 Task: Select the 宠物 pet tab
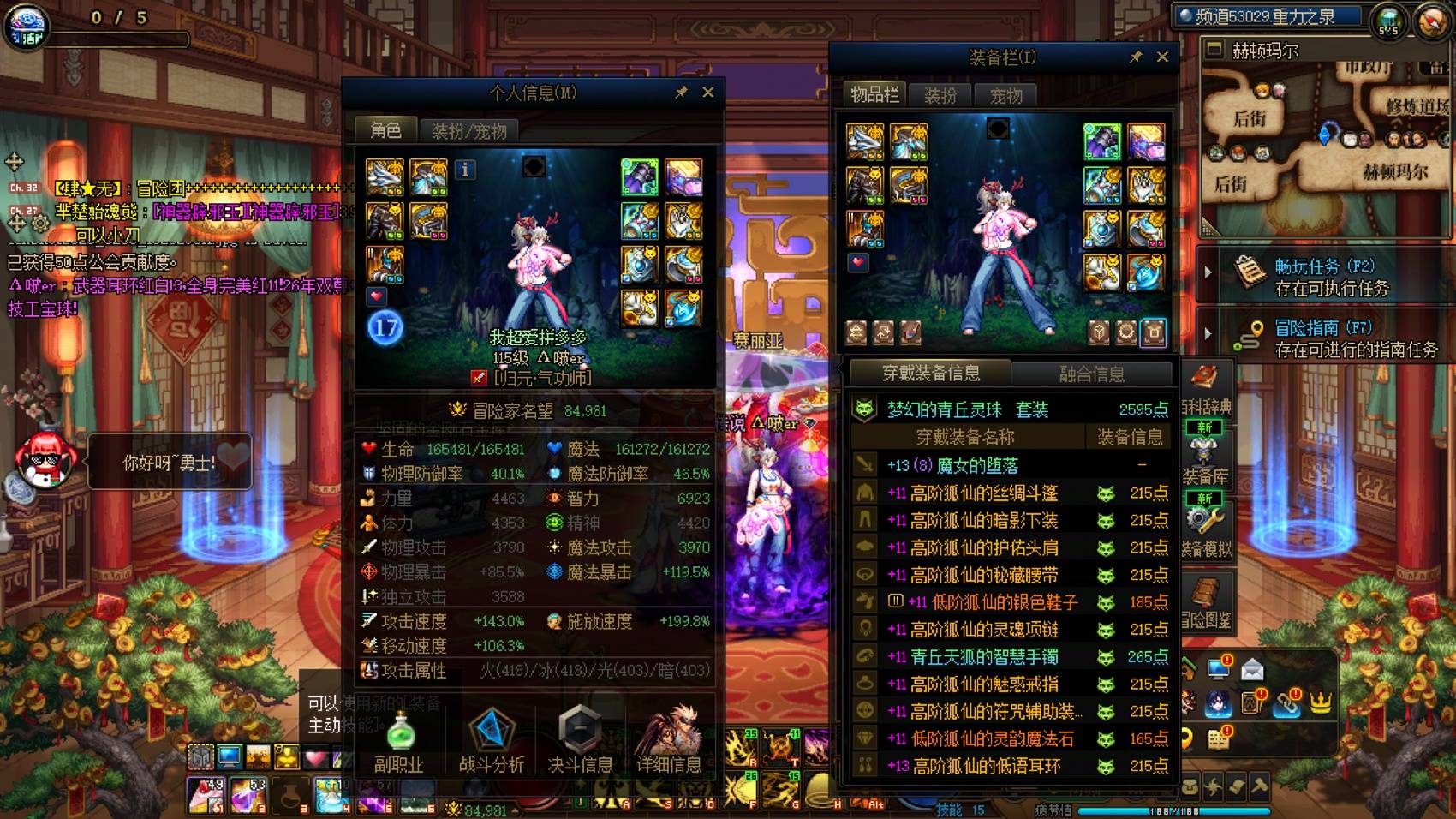pyautogui.click(x=1008, y=95)
